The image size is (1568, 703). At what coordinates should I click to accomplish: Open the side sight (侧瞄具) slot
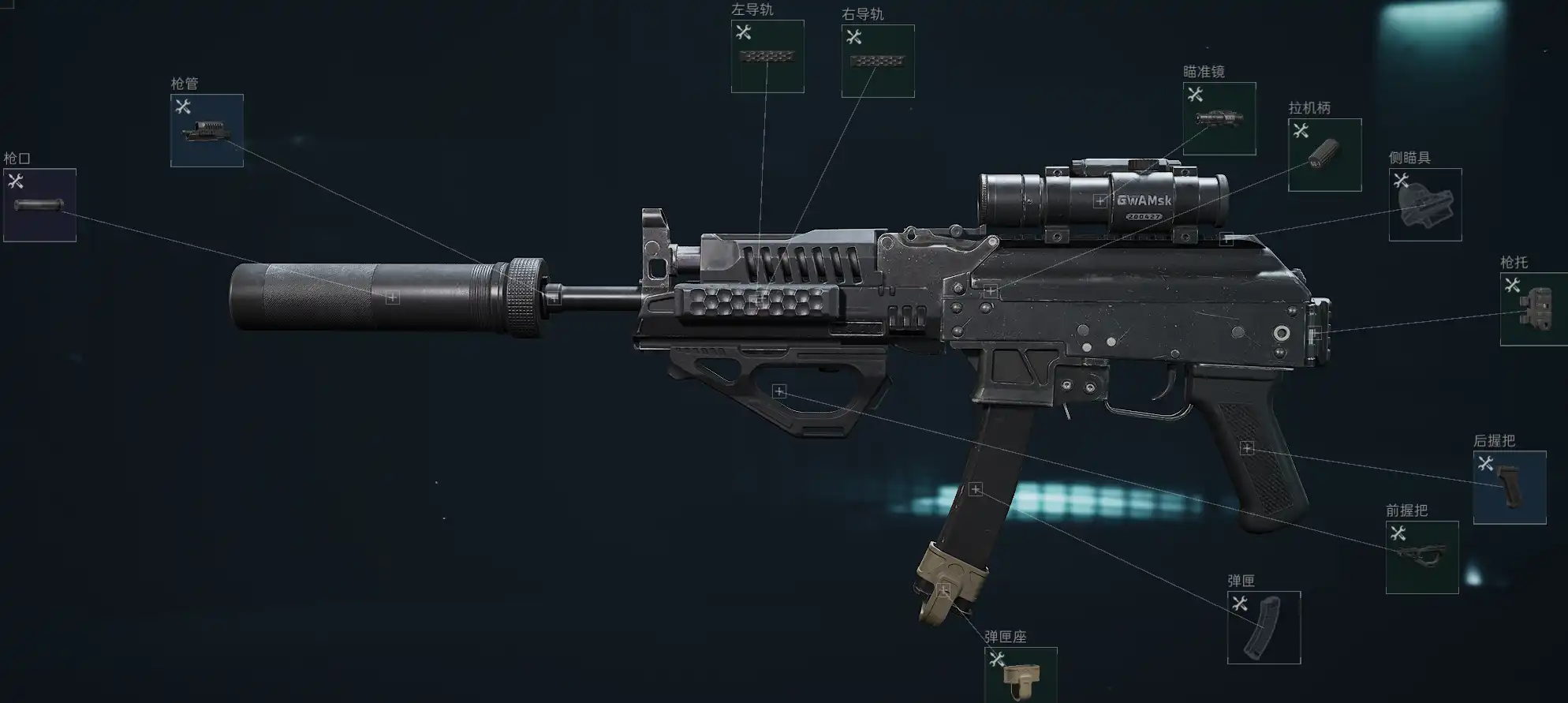[x=1425, y=205]
